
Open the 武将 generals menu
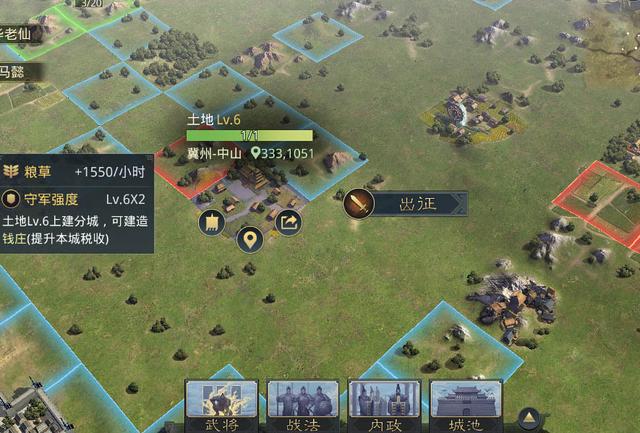point(221,406)
